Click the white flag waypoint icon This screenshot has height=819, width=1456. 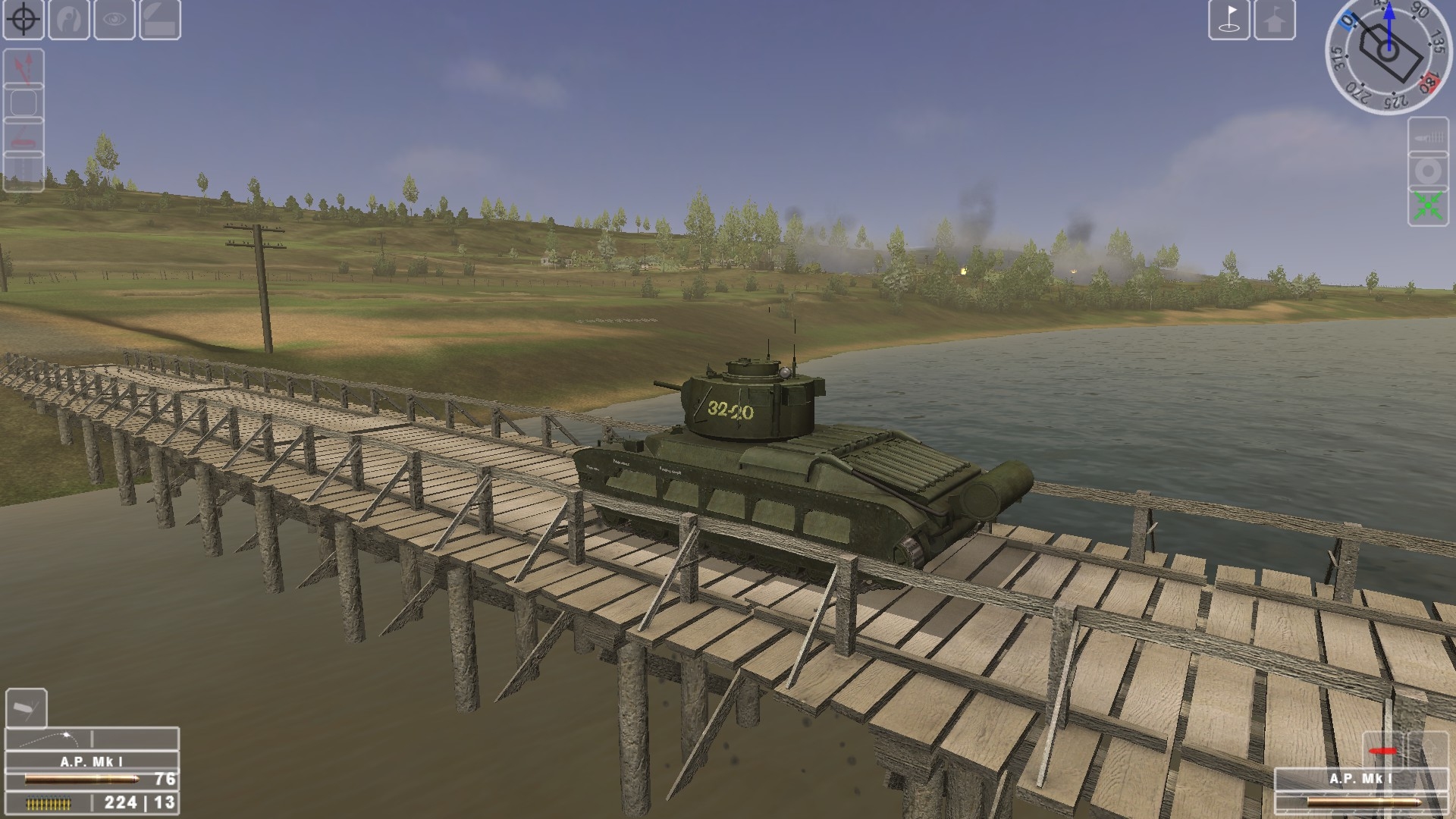pyautogui.click(x=1229, y=19)
